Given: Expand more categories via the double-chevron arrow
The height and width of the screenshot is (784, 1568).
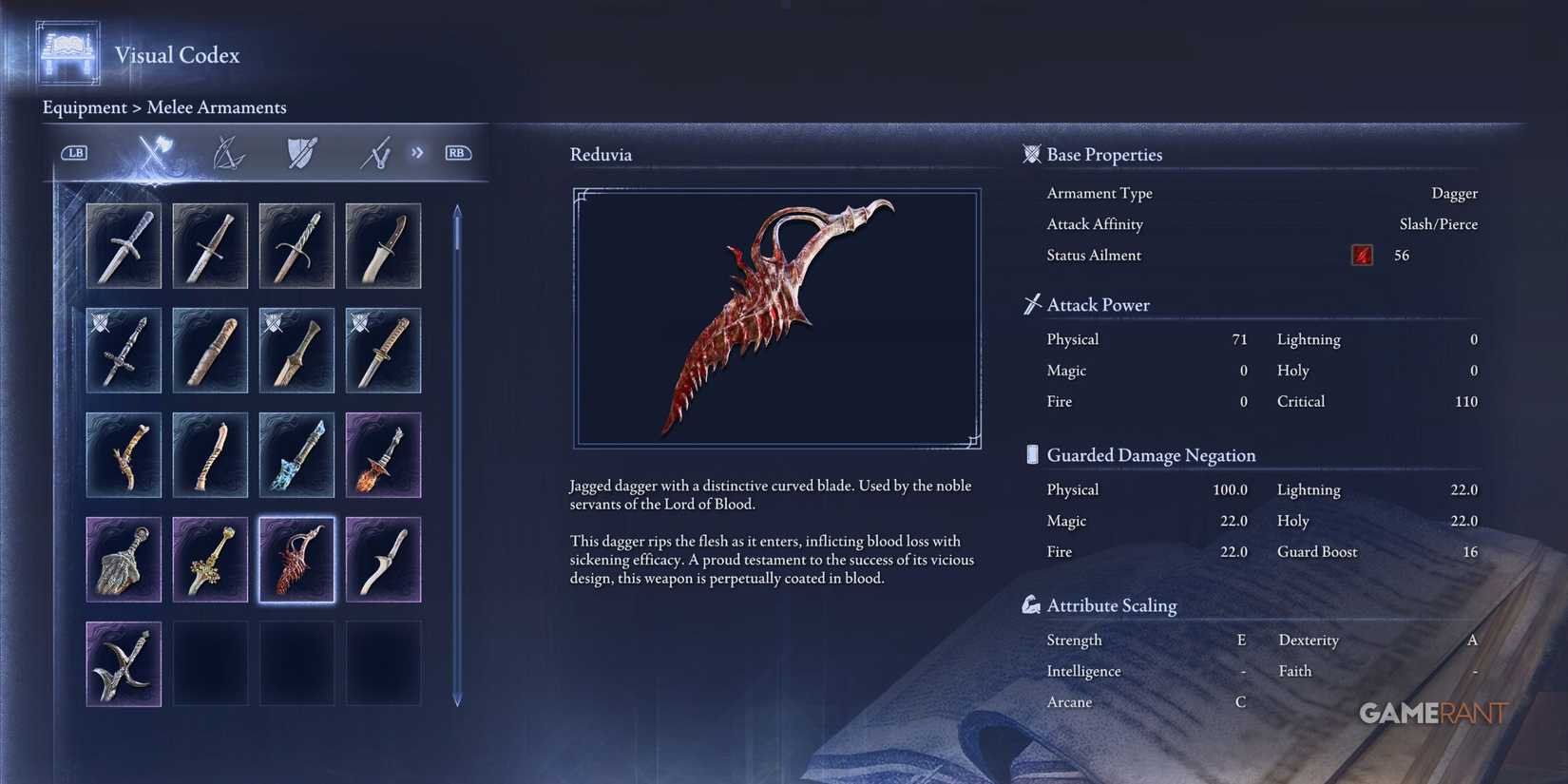Looking at the screenshot, I should tap(416, 152).
